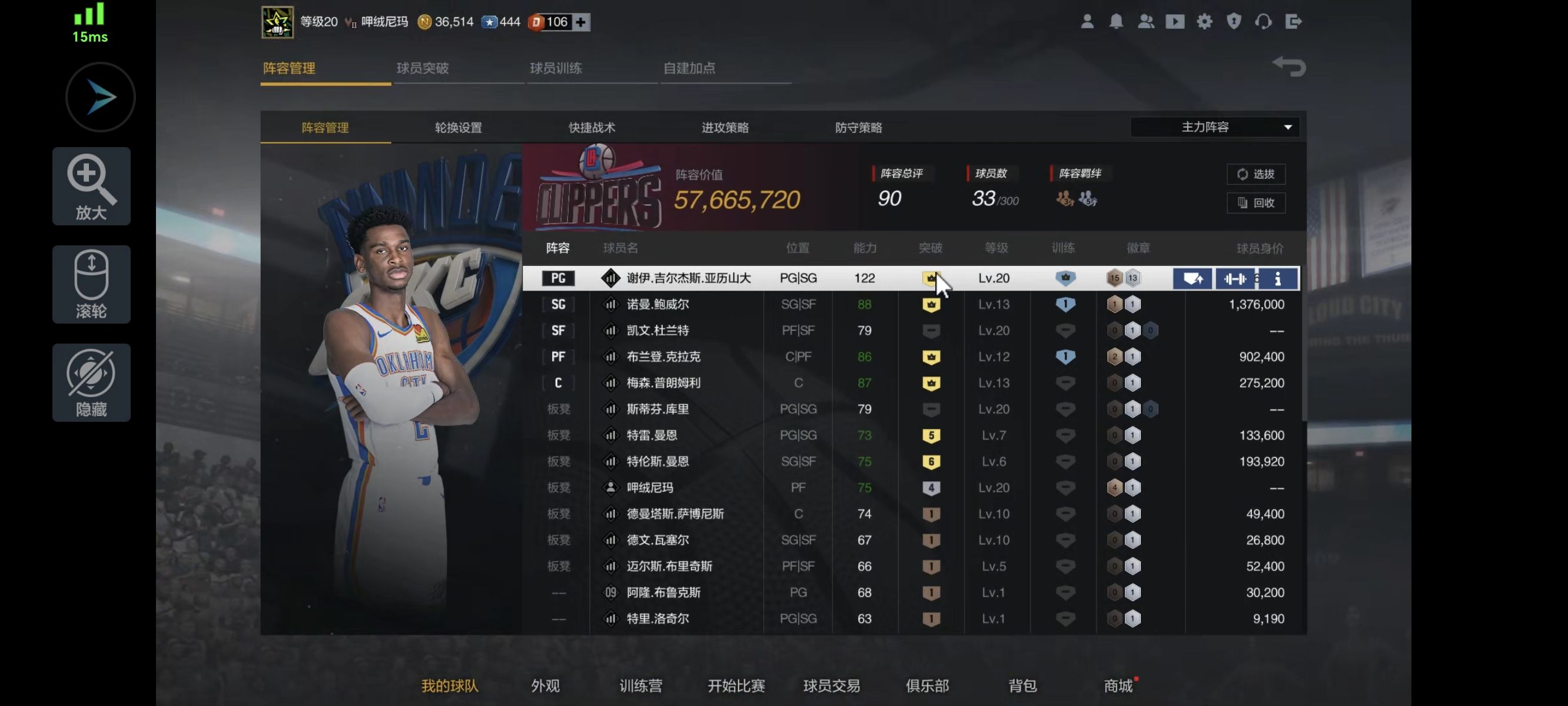Viewport: 1568px width, 706px height.
Task: Open the settings gear icon
Action: [1204, 22]
